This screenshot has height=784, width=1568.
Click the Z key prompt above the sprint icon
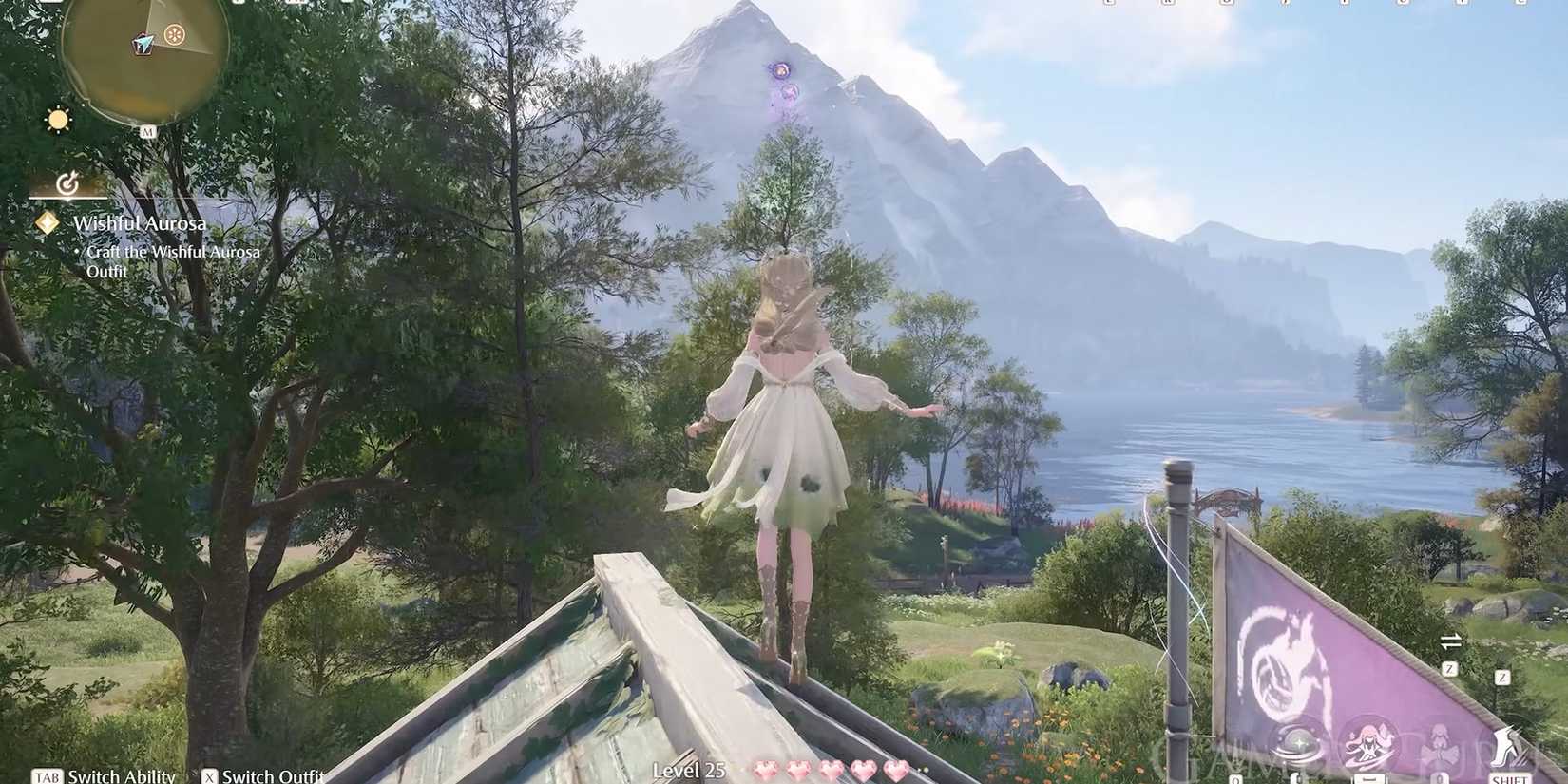[1501, 677]
